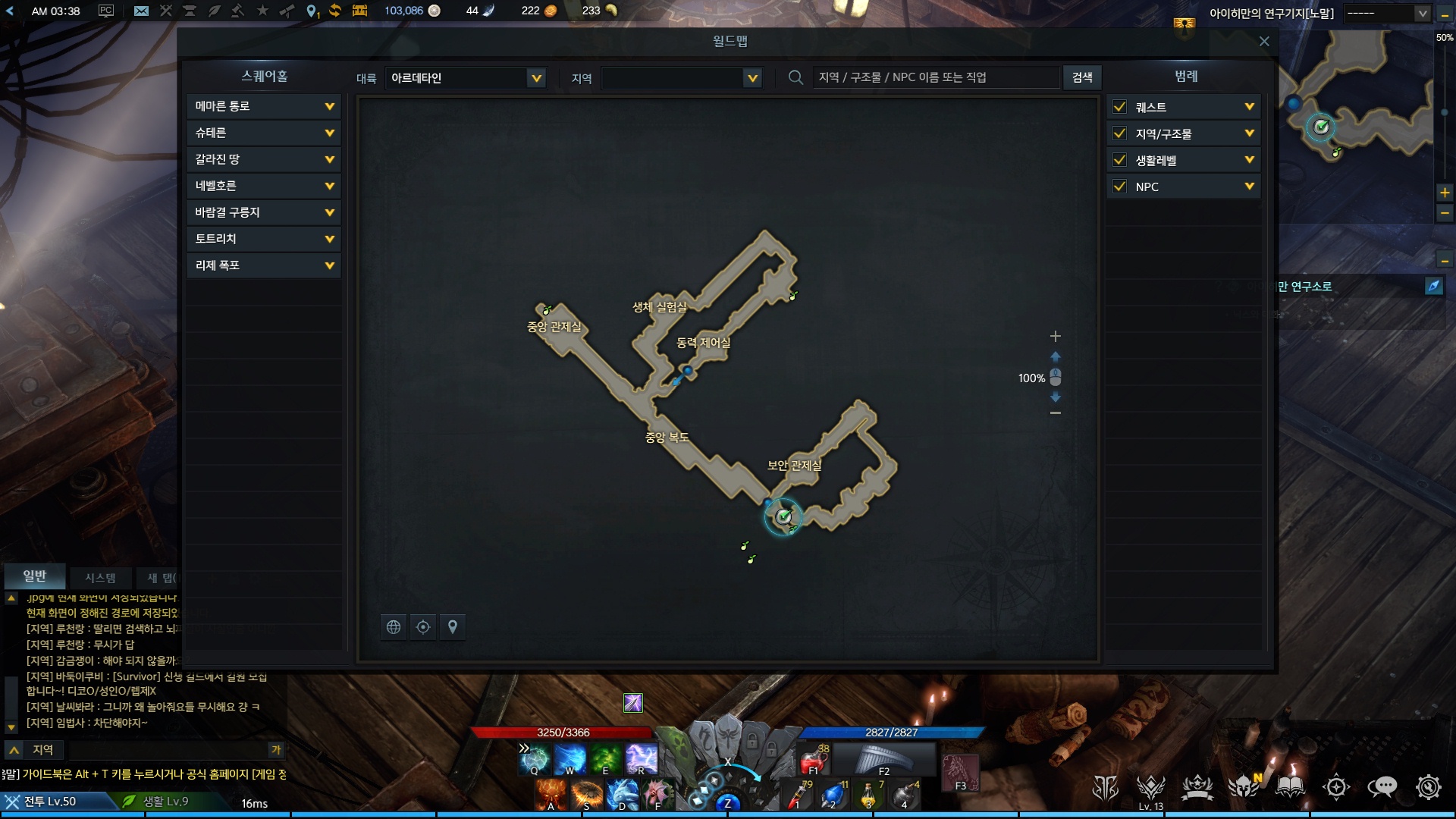Expand the 리제 폭포 area entry

point(329,265)
